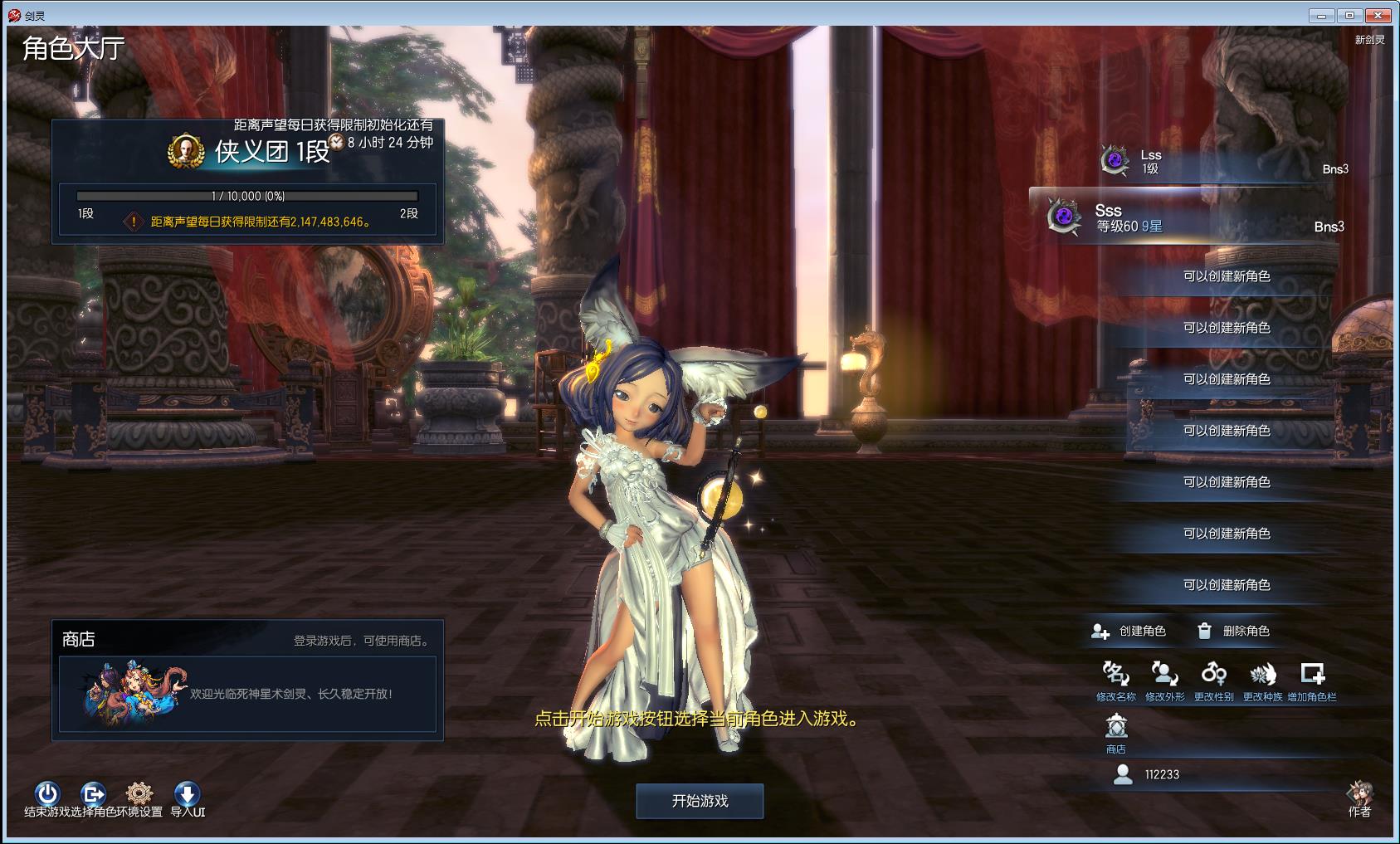The image size is (1400, 844).
Task: Select the Lss level 1 character
Action: click(x=1220, y=162)
